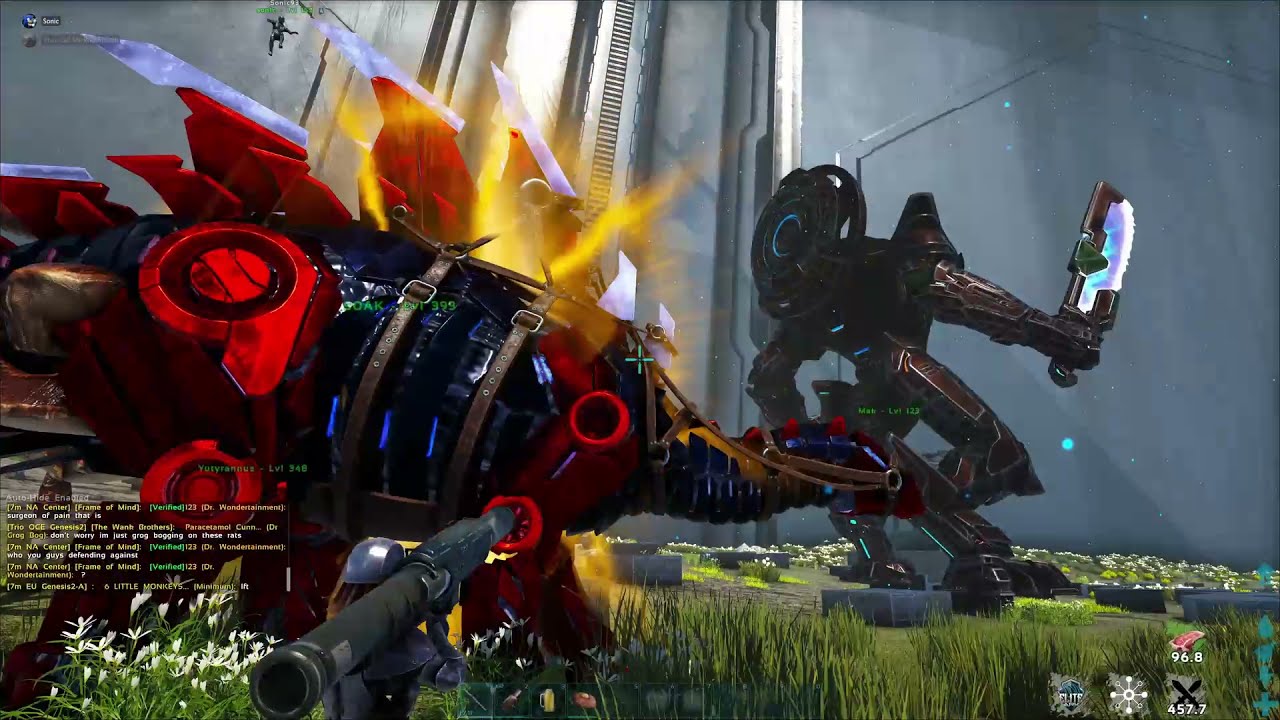The image size is (1280, 720).
Task: Click the Elite buff icon
Action: pos(1069,692)
